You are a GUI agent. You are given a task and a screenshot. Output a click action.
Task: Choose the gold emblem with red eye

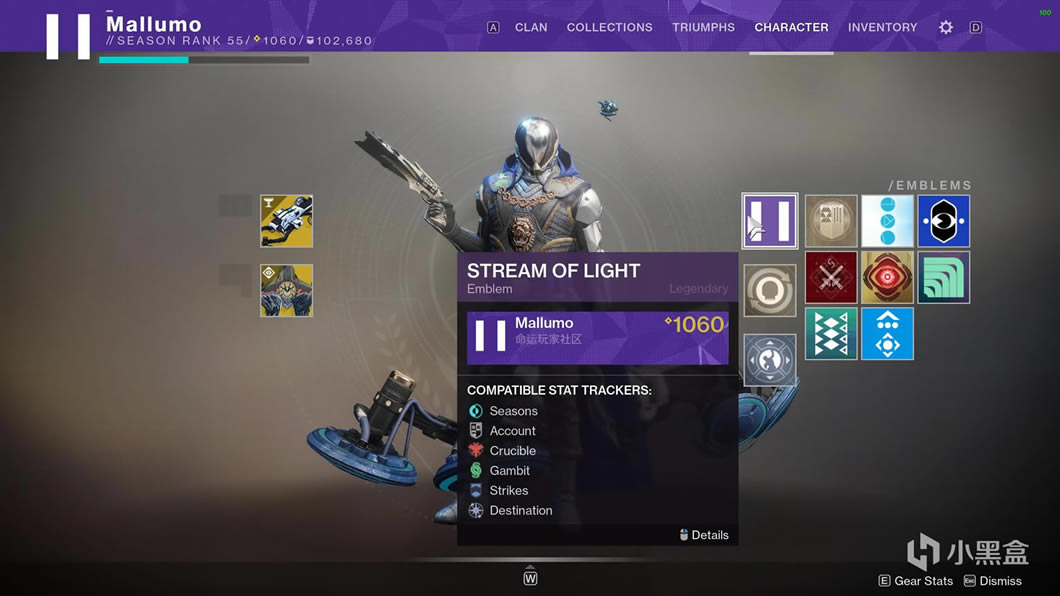[x=887, y=277]
